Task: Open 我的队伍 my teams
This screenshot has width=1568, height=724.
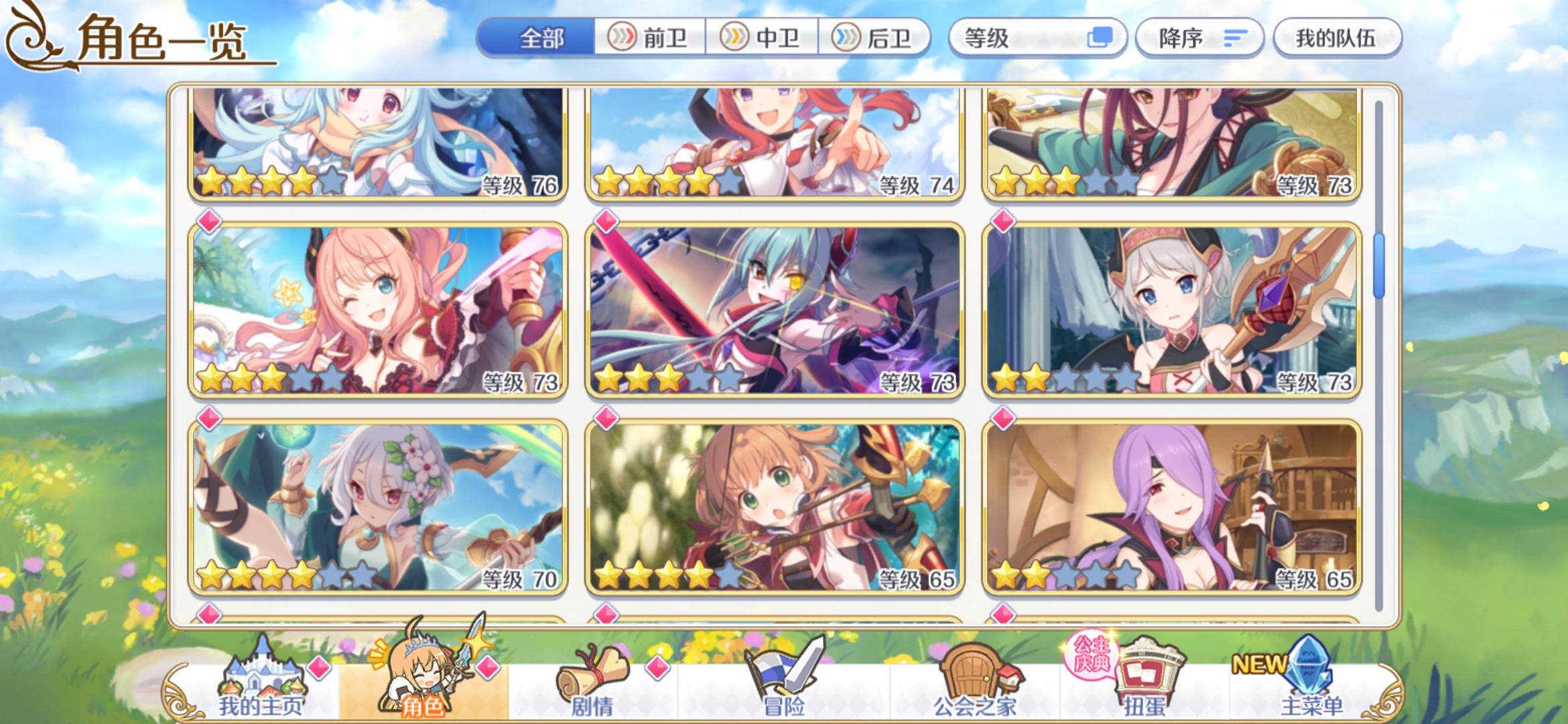Action: 1336,38
